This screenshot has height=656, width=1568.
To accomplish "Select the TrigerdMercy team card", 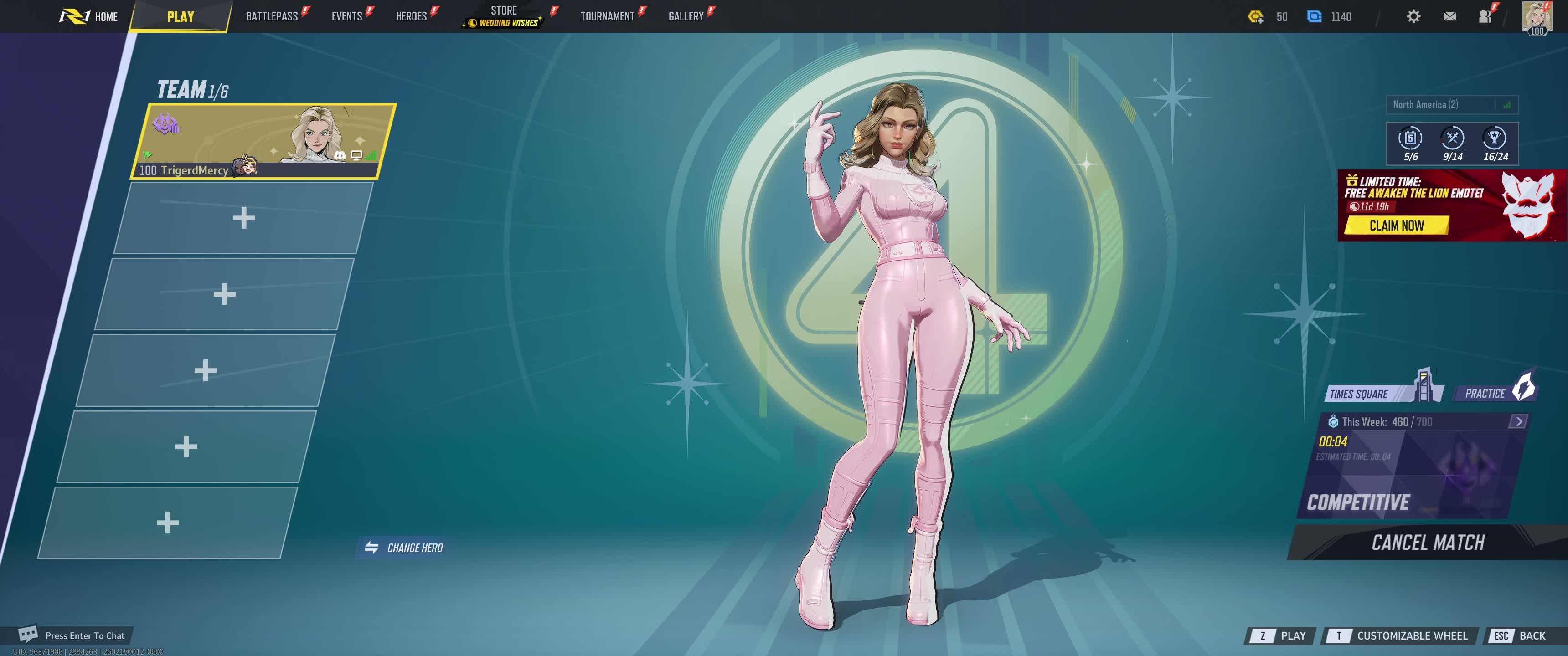I will pos(263,141).
